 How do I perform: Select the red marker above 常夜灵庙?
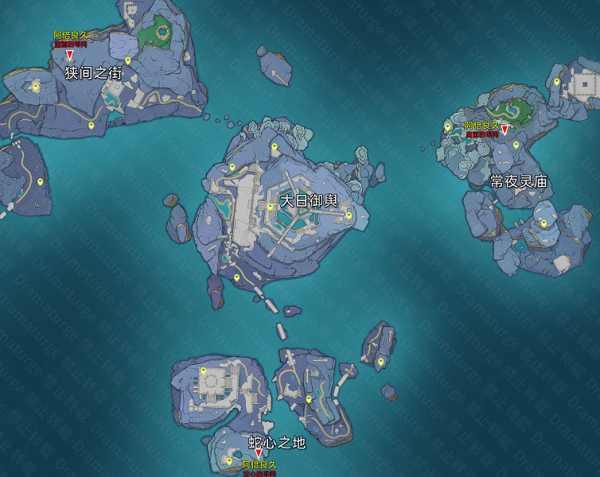(x=505, y=130)
